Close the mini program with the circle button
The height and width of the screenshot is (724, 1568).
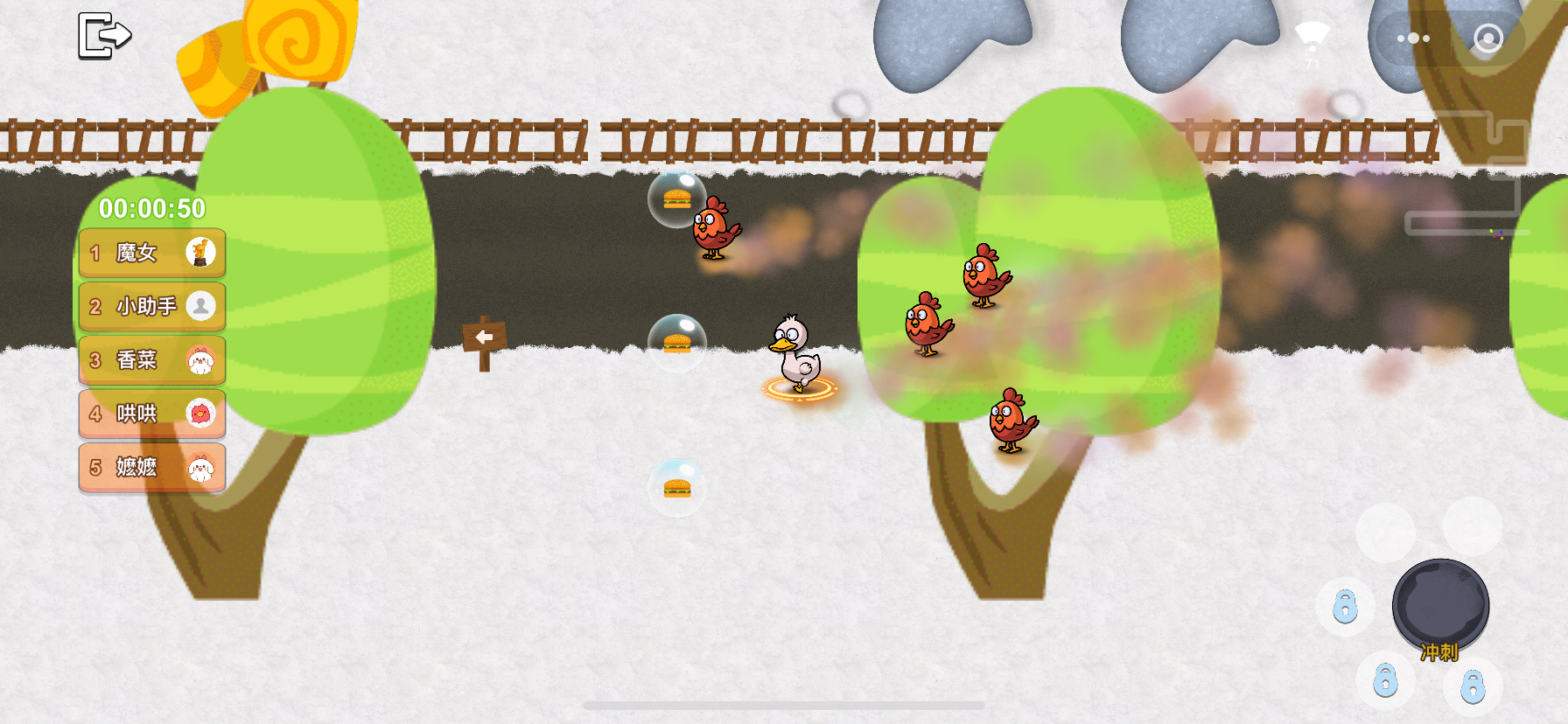tap(1487, 38)
